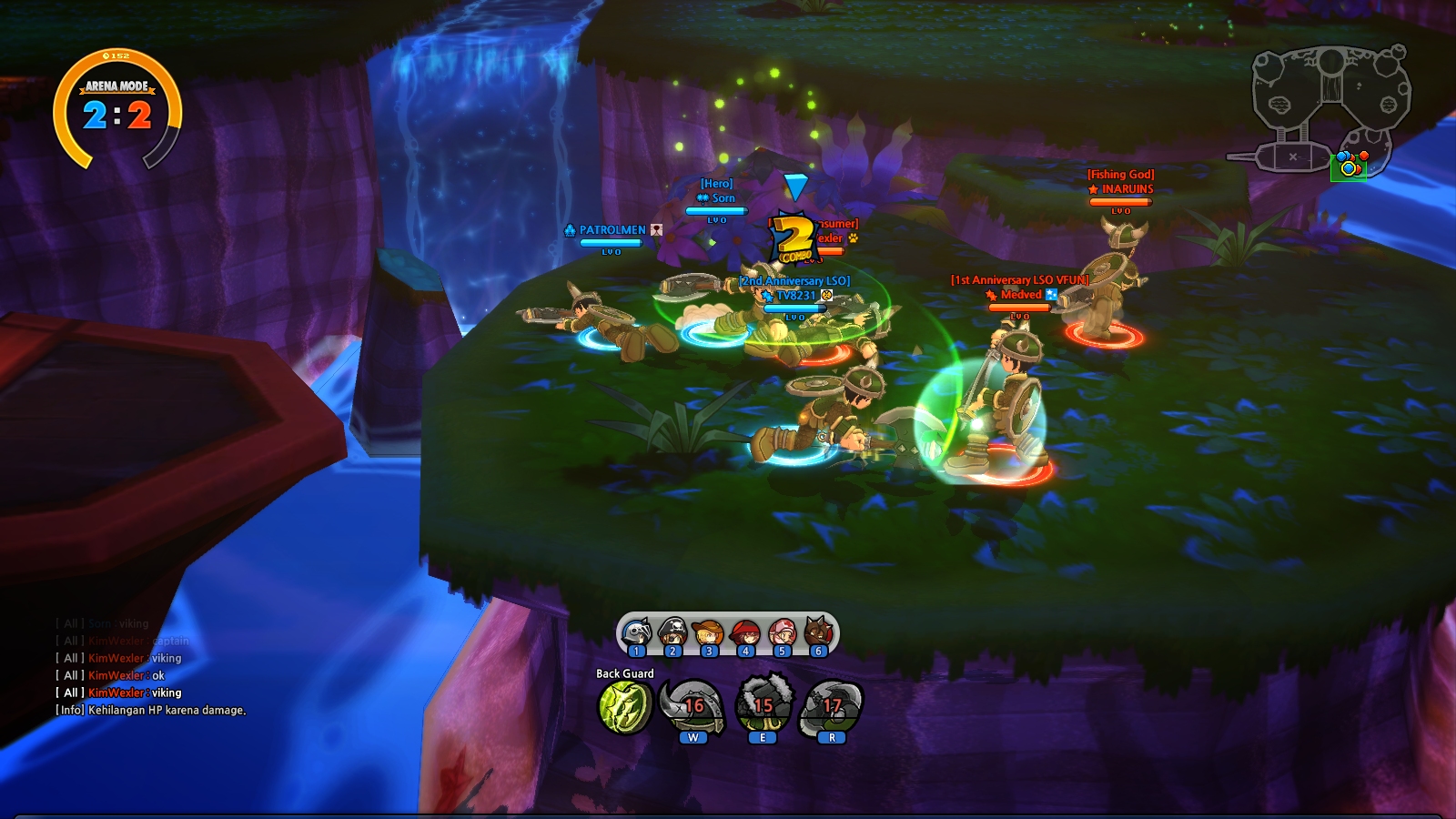The height and width of the screenshot is (819, 1456).
Task: Switch to the horned brown beast hero
Action: click(x=817, y=632)
